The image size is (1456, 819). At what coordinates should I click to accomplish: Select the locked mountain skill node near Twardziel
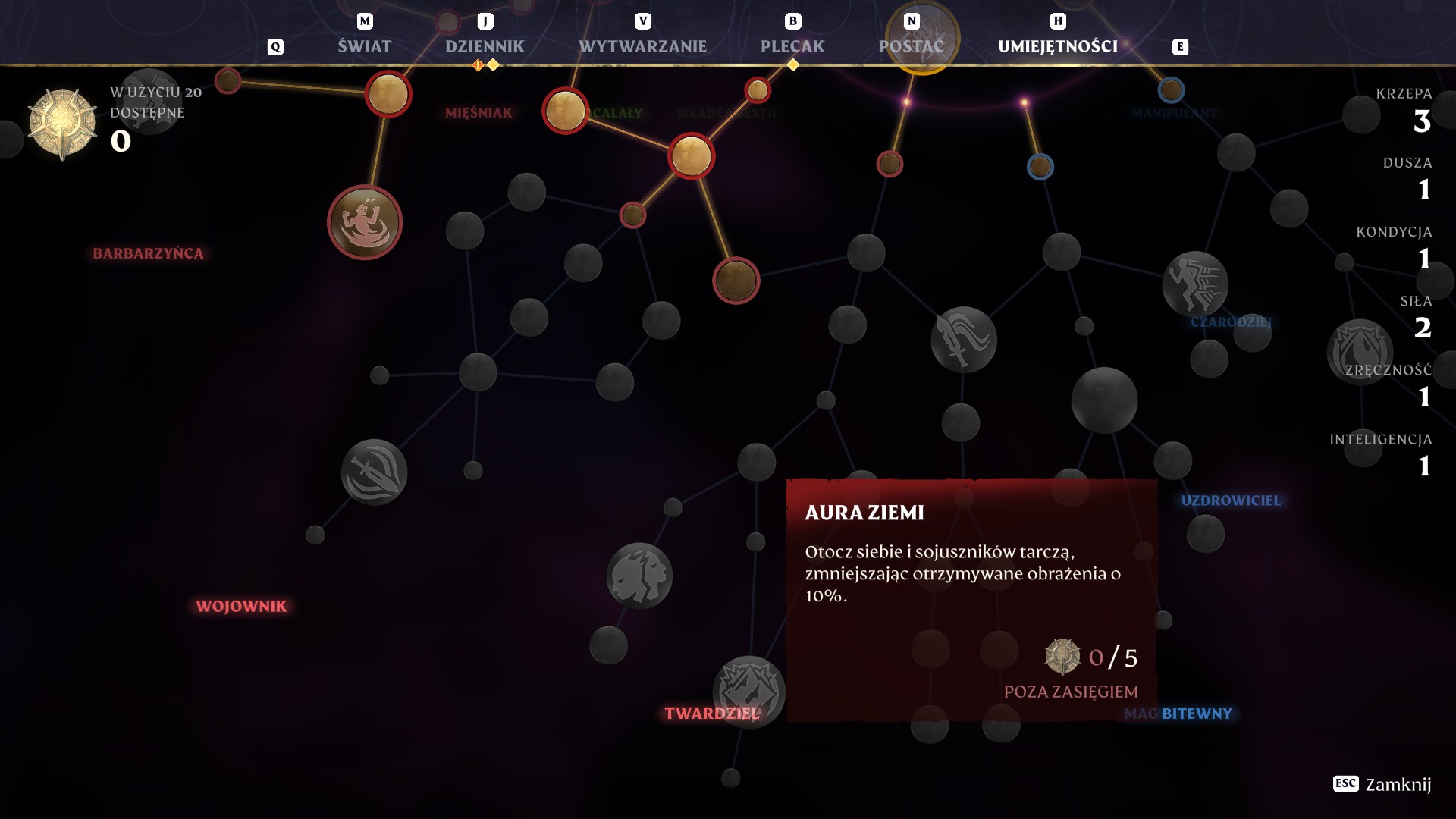pyautogui.click(x=748, y=690)
